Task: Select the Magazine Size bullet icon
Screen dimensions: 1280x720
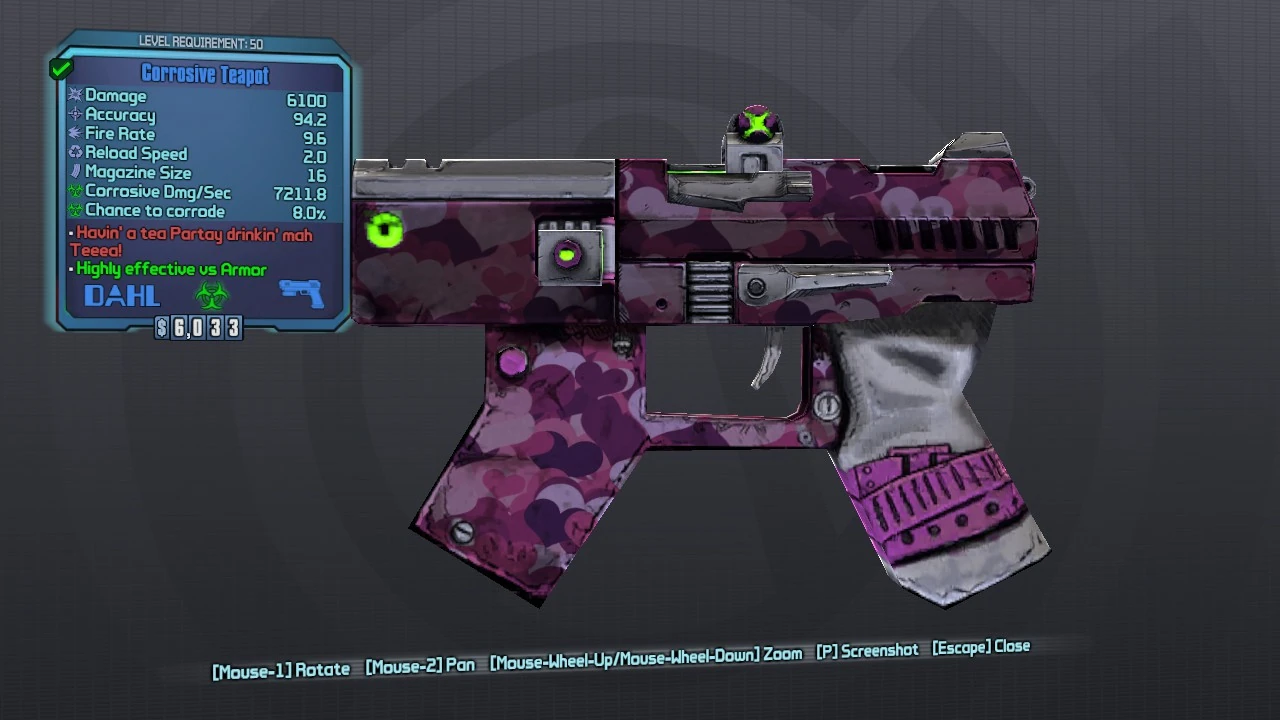Action: (75, 172)
